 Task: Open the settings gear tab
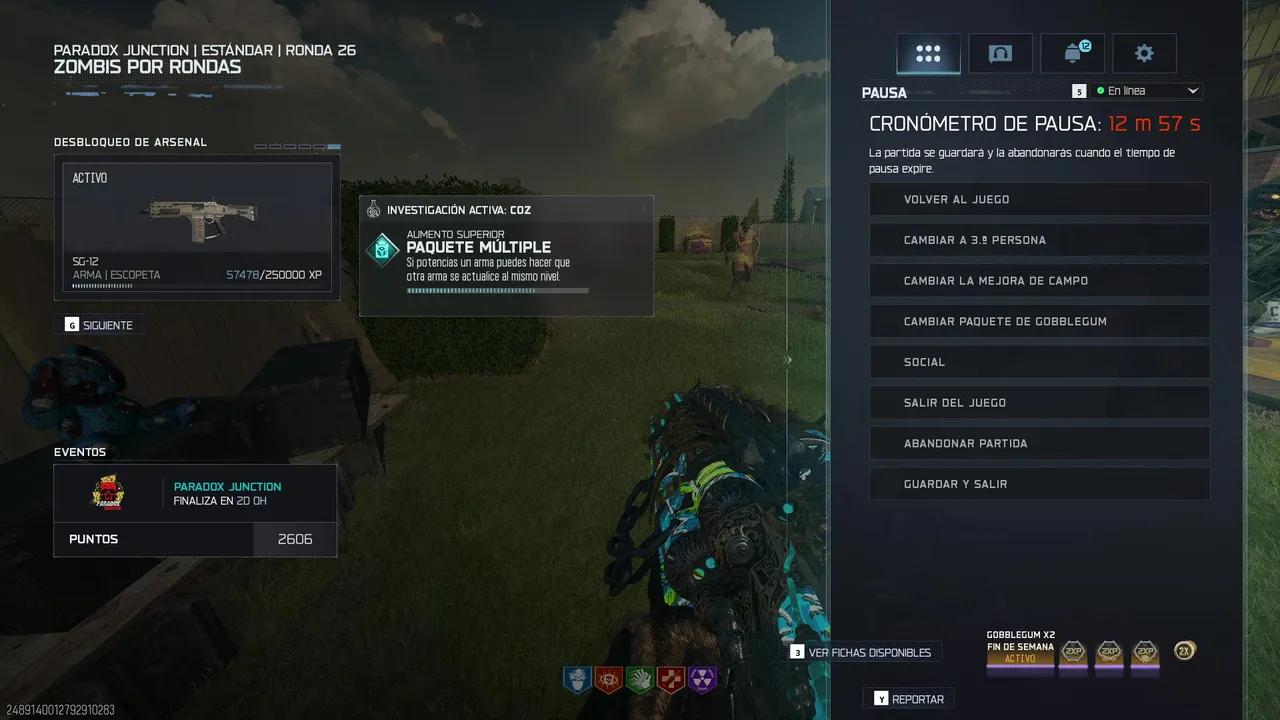coord(1144,54)
